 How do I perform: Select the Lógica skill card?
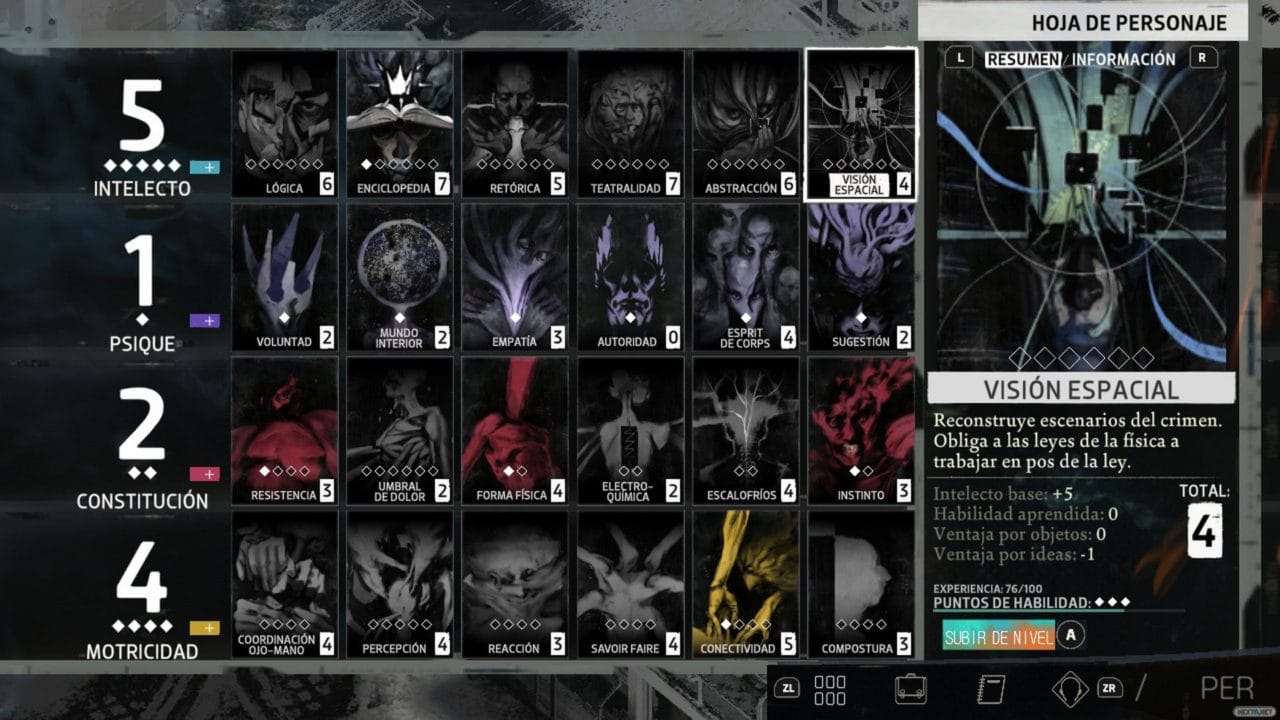click(285, 123)
